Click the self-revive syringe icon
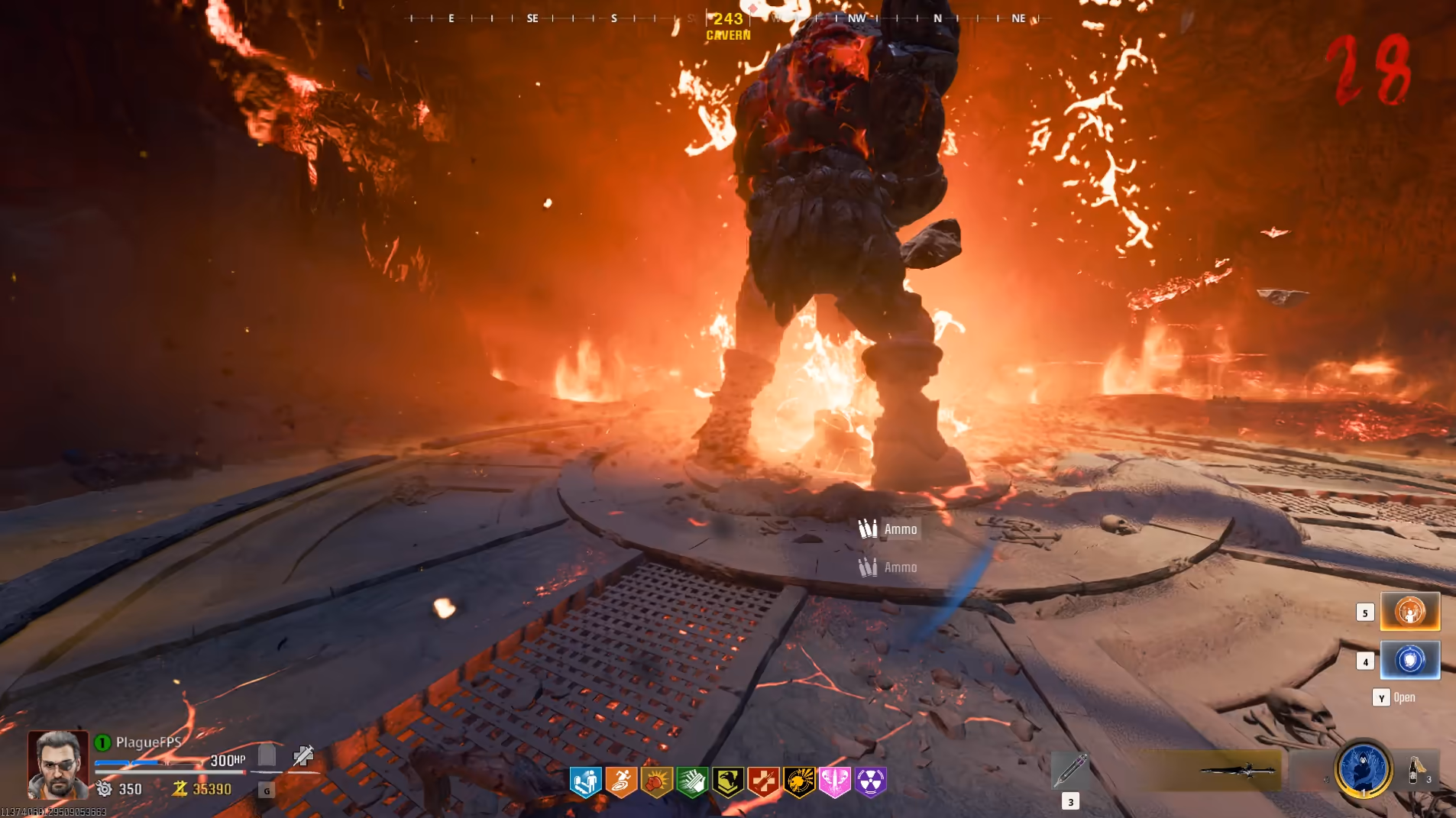1456x818 pixels. [303, 756]
